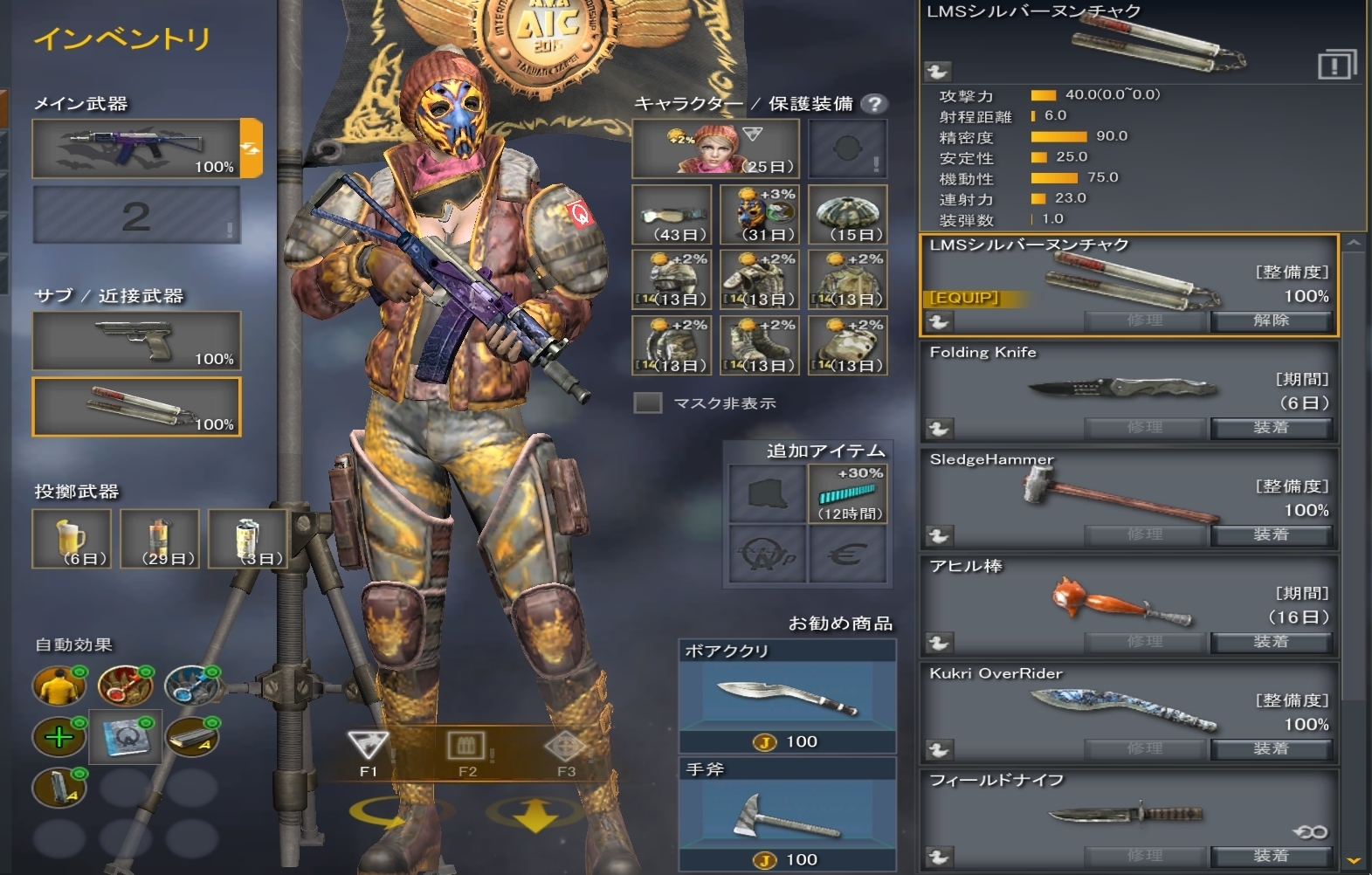
Task: Select the main weapon rifle slot
Action: [136, 148]
